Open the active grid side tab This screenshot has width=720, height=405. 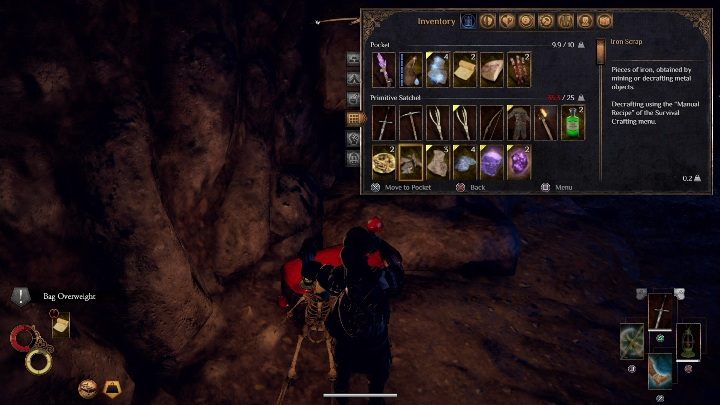(x=353, y=118)
